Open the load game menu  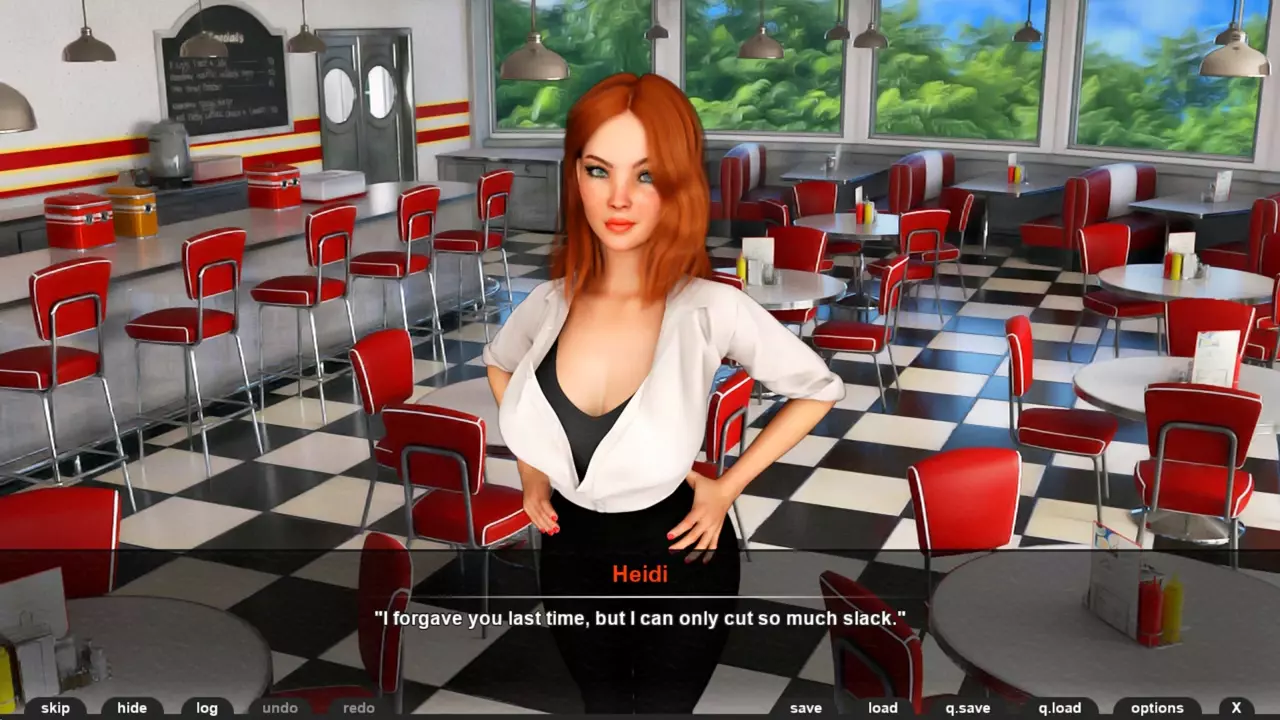pyautogui.click(x=883, y=708)
